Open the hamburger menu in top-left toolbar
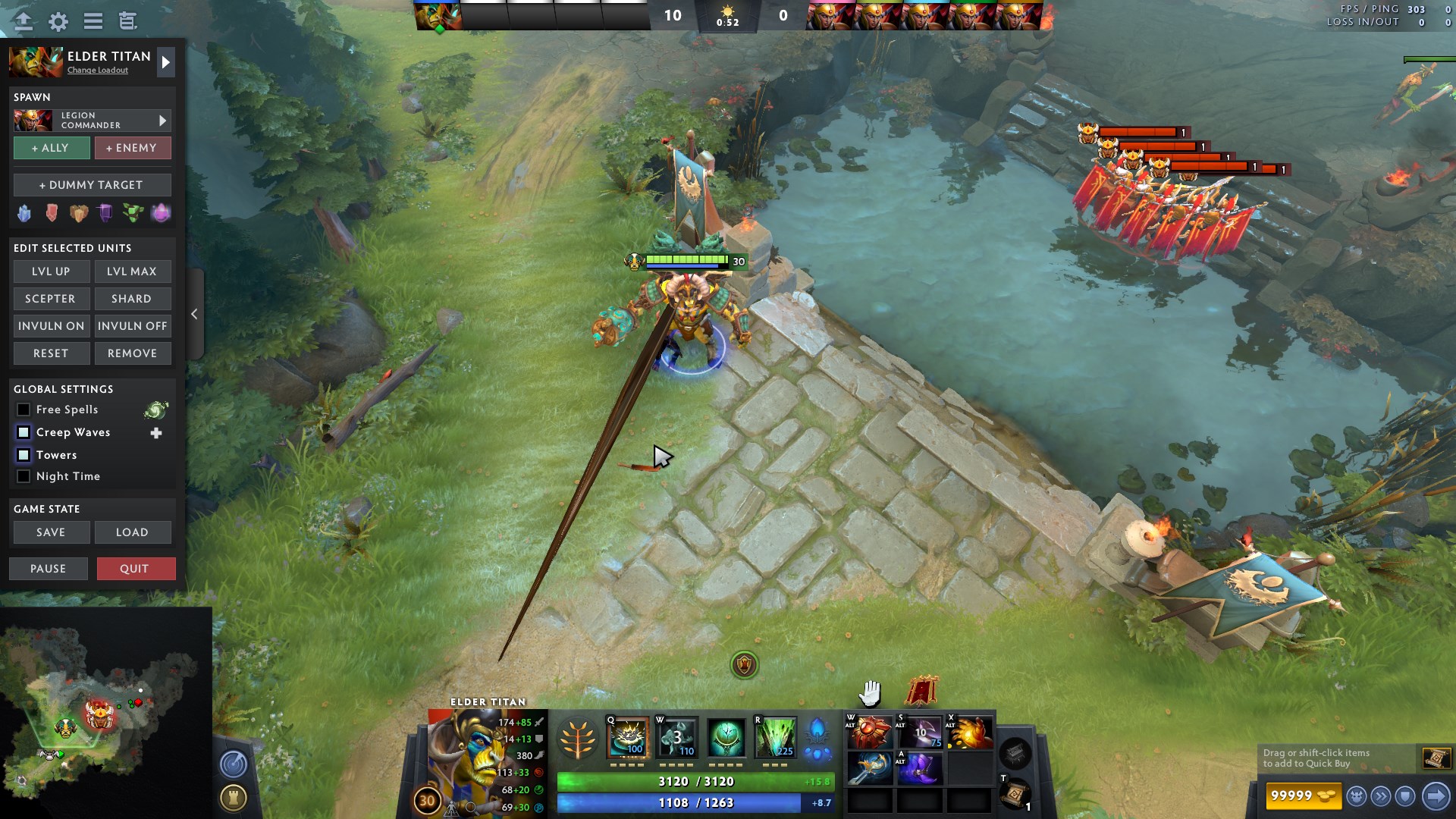Screen dimensions: 1456x819 (92, 21)
